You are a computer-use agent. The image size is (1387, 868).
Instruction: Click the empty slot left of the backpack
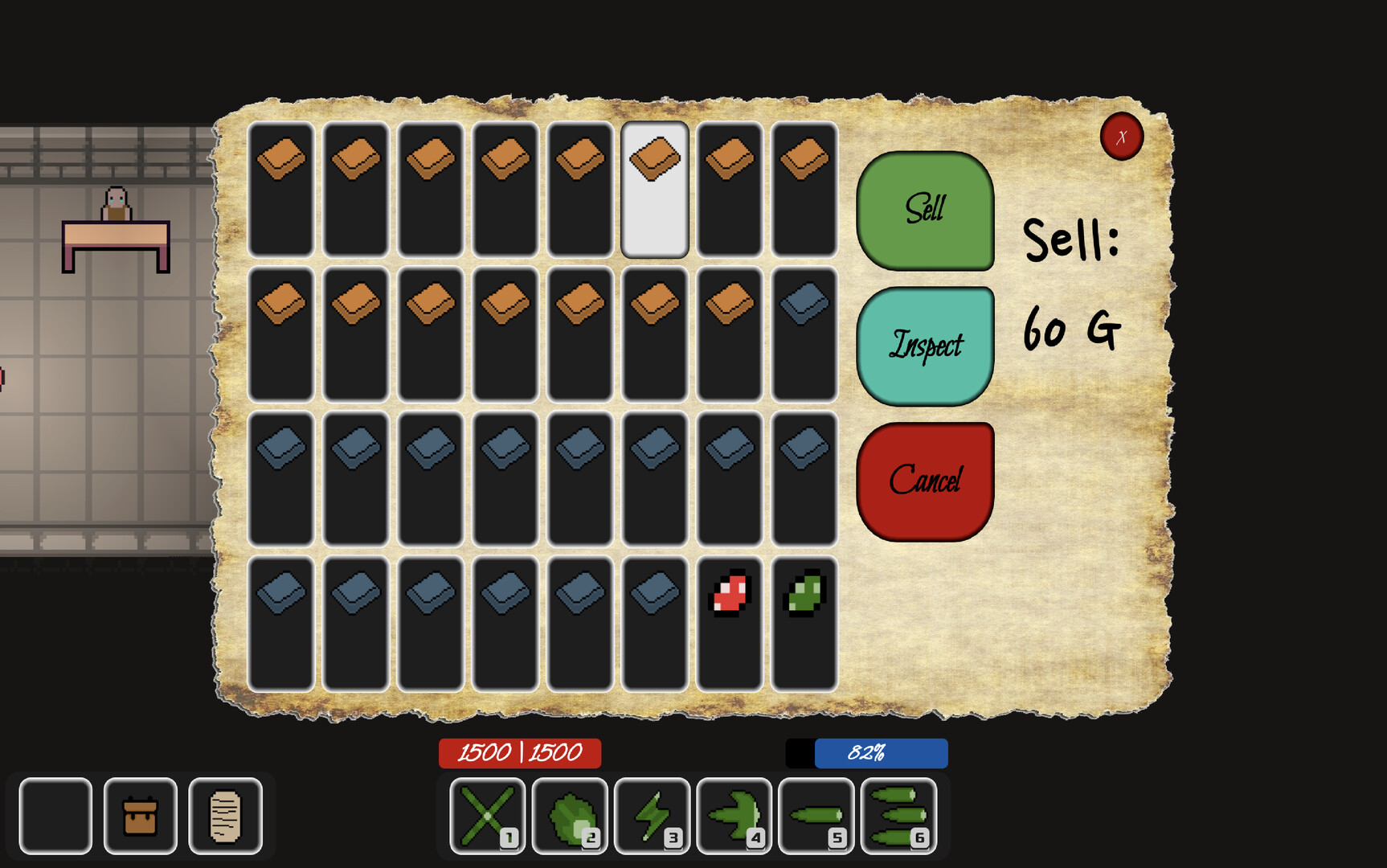point(55,814)
